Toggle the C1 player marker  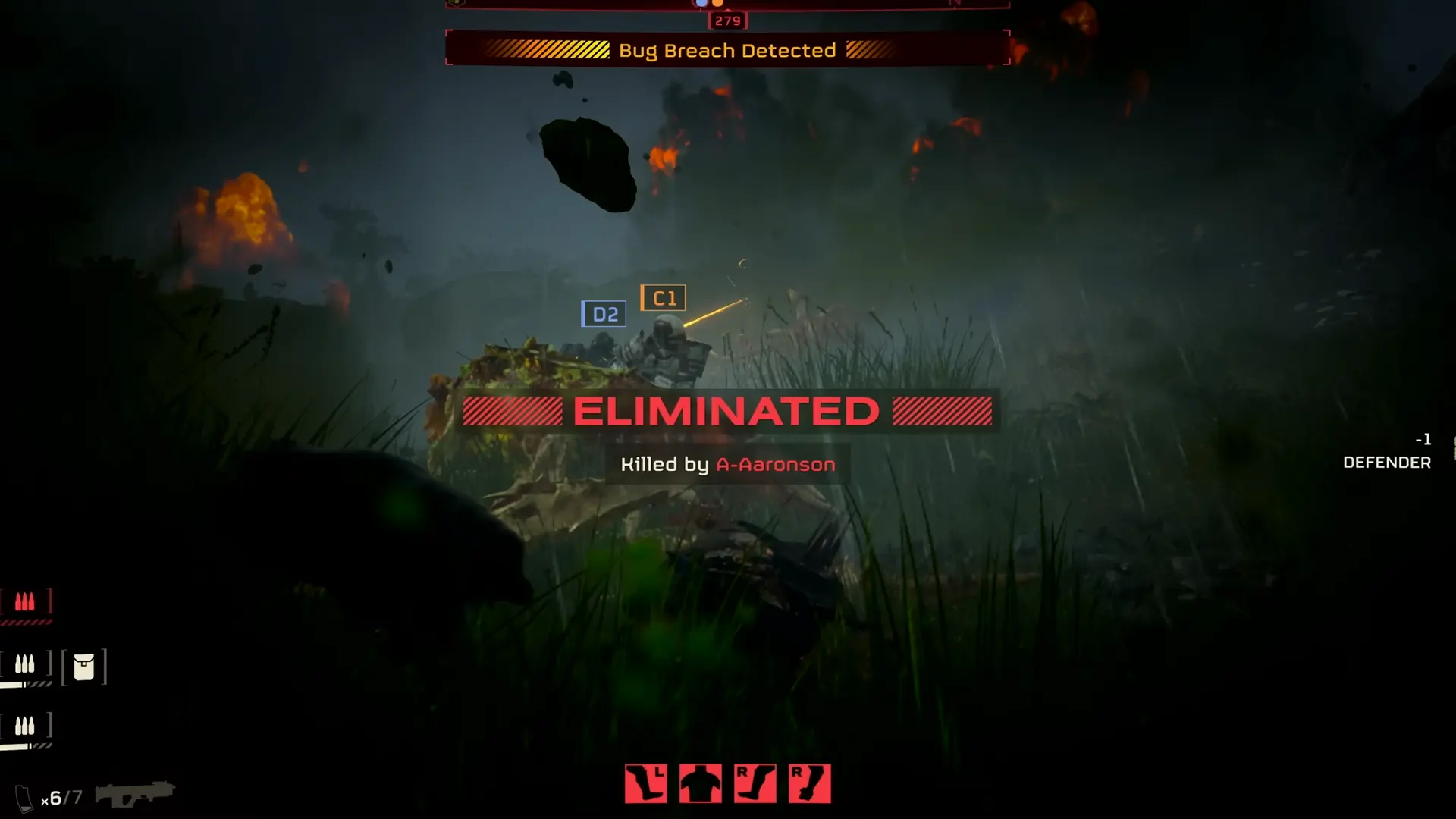point(664,297)
